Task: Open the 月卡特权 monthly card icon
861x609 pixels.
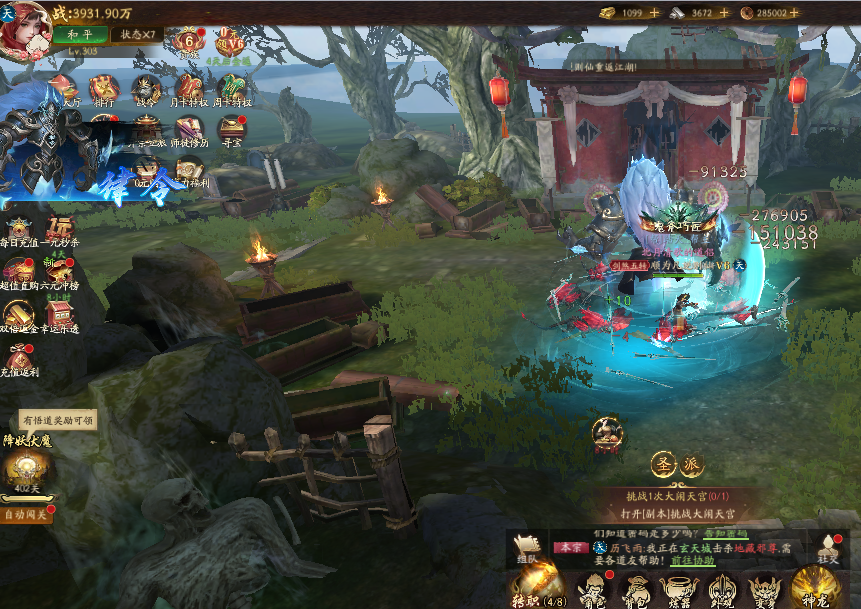Action: 190,89
